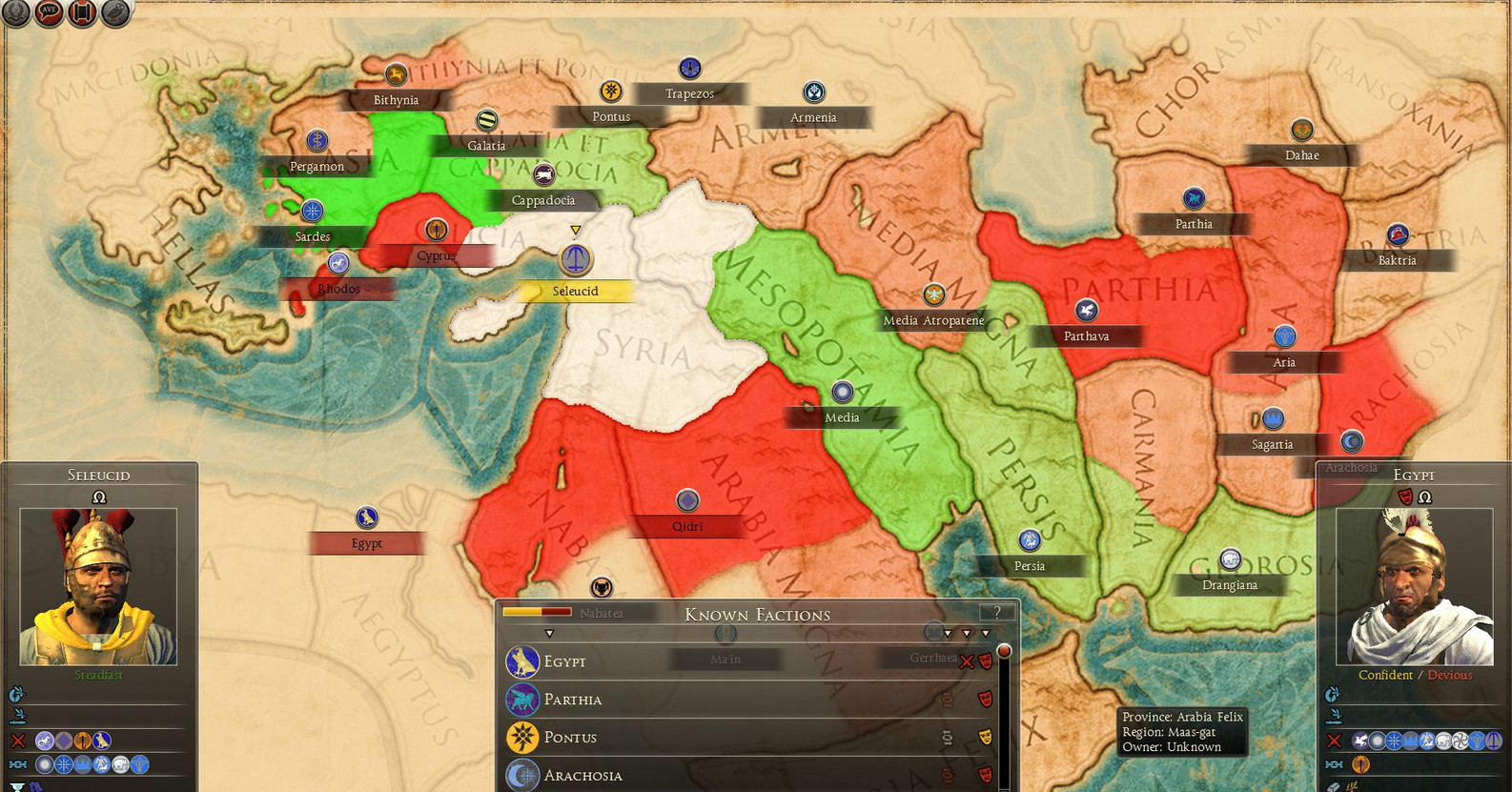This screenshot has width=1512, height=792.
Task: Open the Known Factions help question mark
Action: tap(997, 613)
